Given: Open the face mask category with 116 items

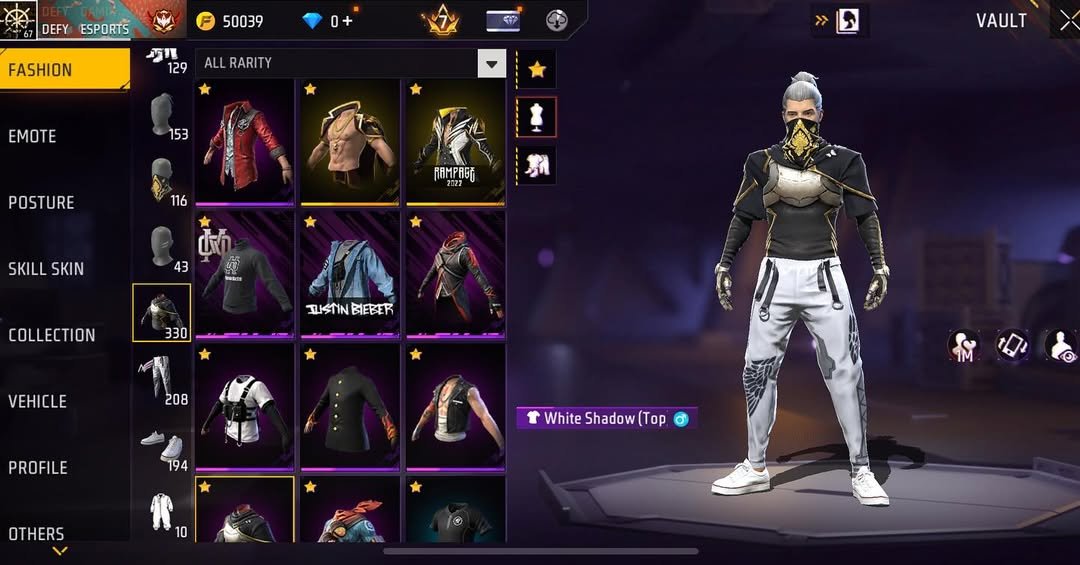Looking at the screenshot, I should pos(161,181).
